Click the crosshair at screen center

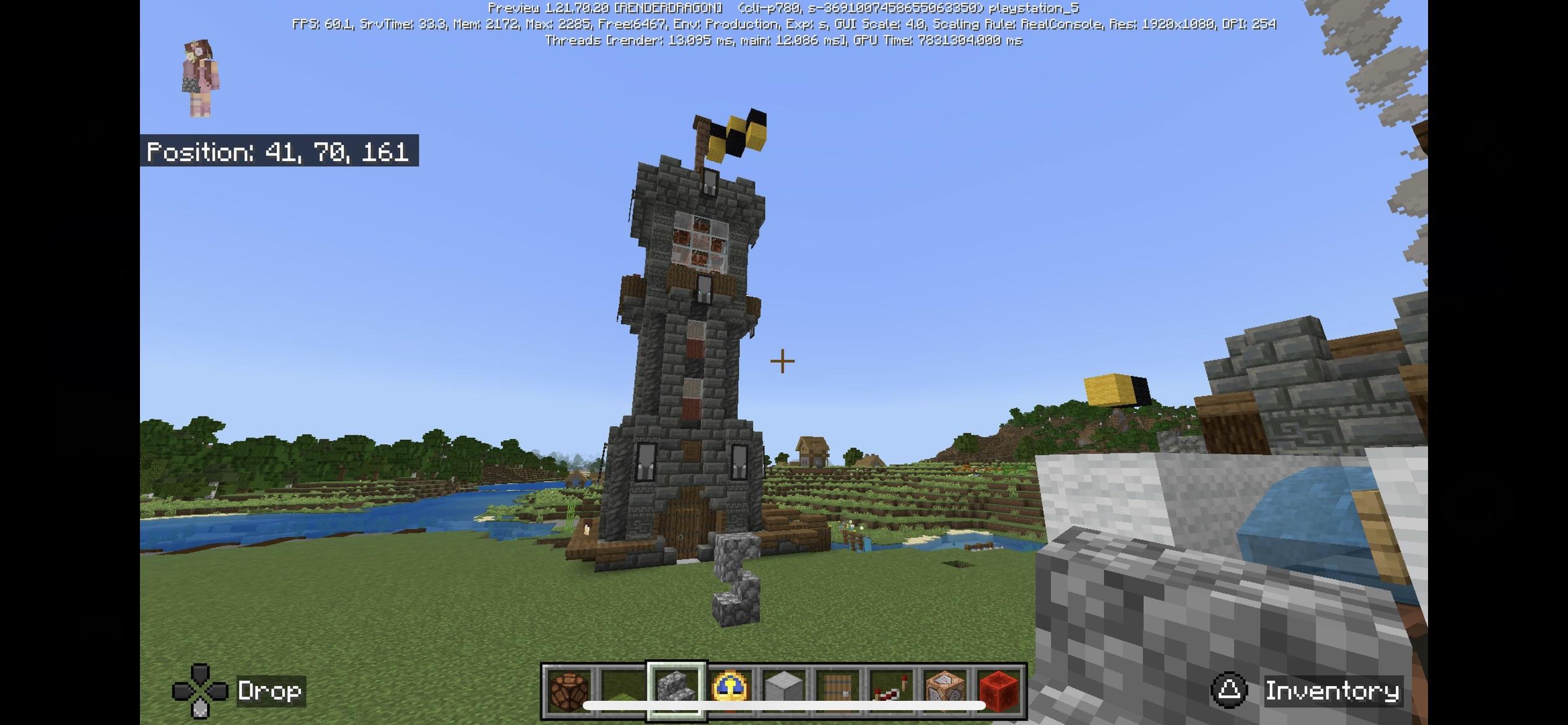click(782, 360)
